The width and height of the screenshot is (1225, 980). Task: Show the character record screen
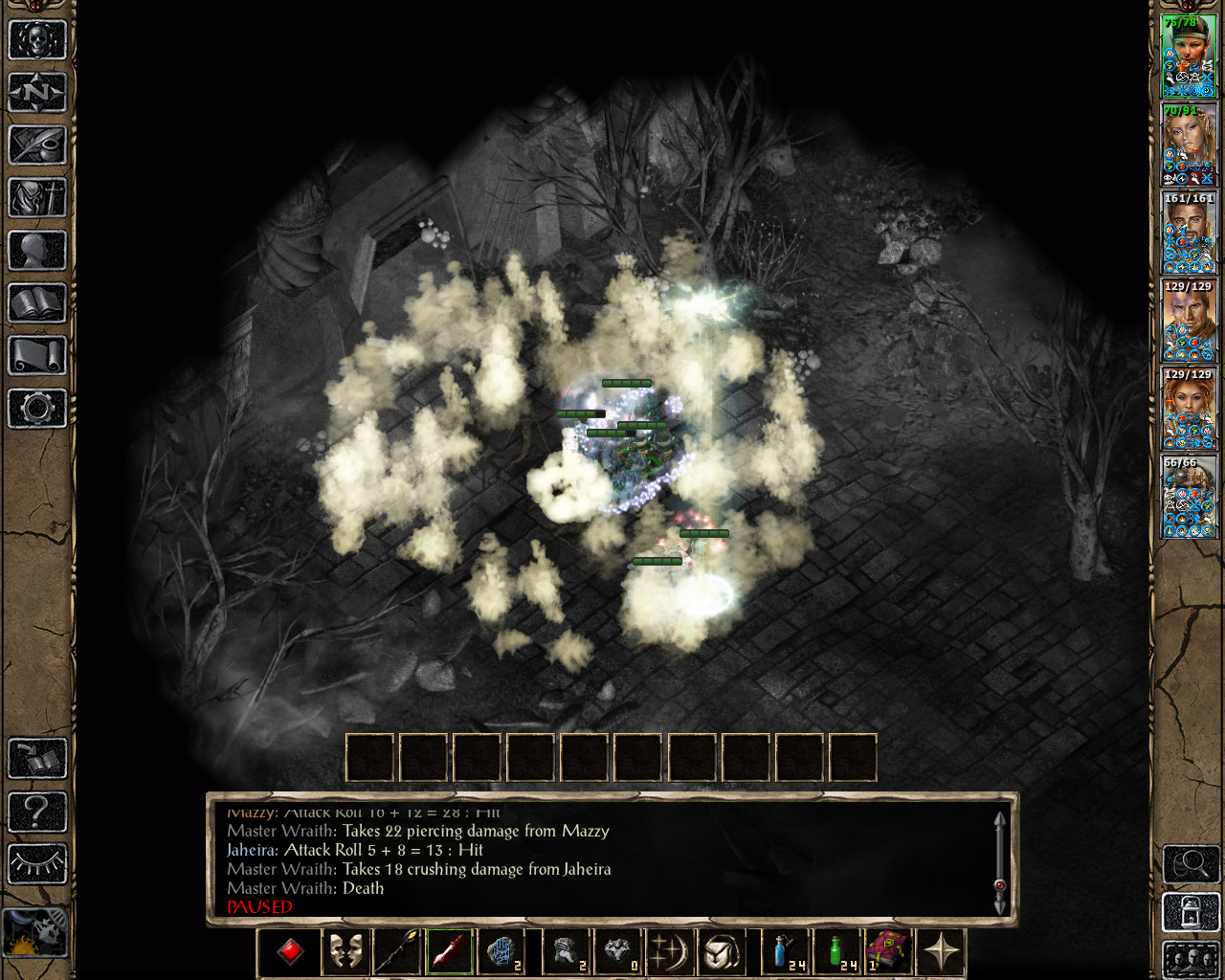click(37, 251)
